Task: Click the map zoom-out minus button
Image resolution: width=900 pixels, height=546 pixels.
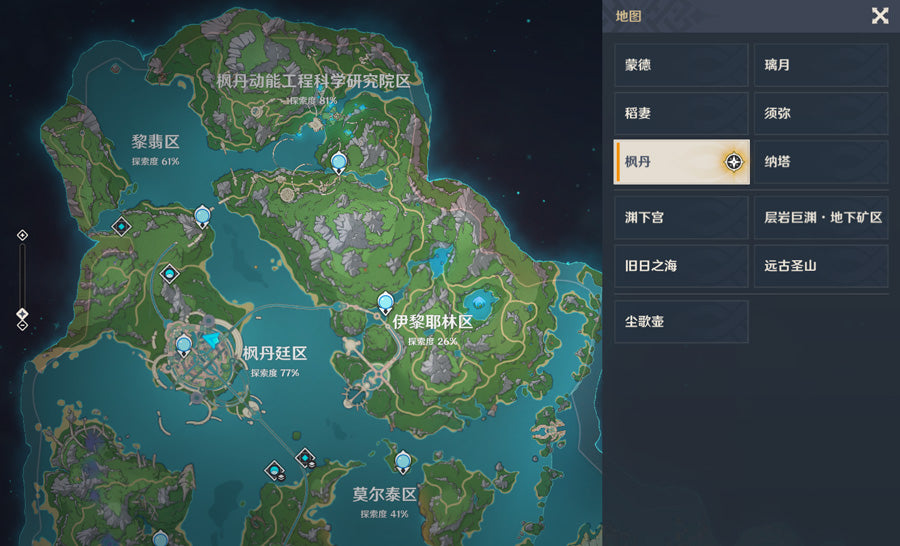Action: click(22, 324)
